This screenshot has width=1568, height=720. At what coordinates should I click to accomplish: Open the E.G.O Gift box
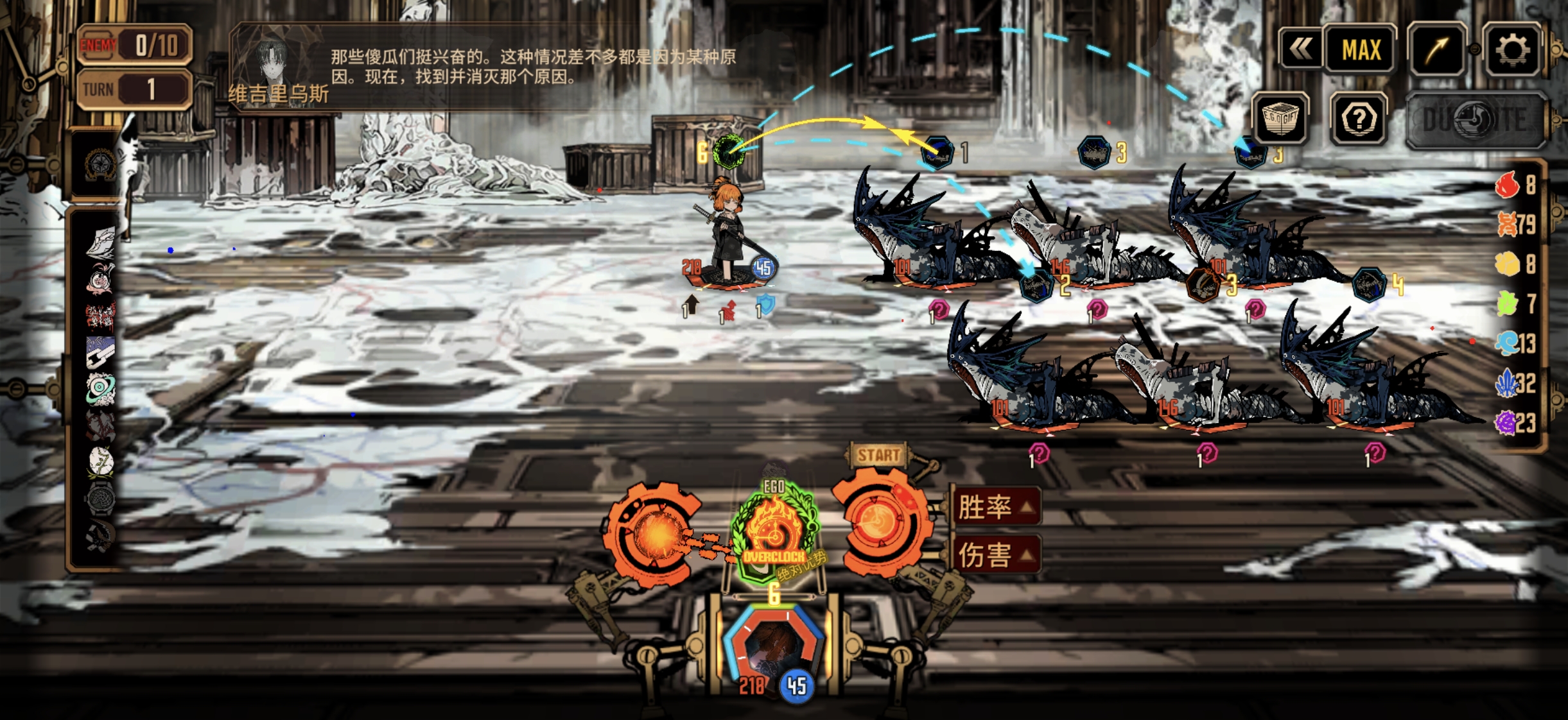tap(1280, 119)
